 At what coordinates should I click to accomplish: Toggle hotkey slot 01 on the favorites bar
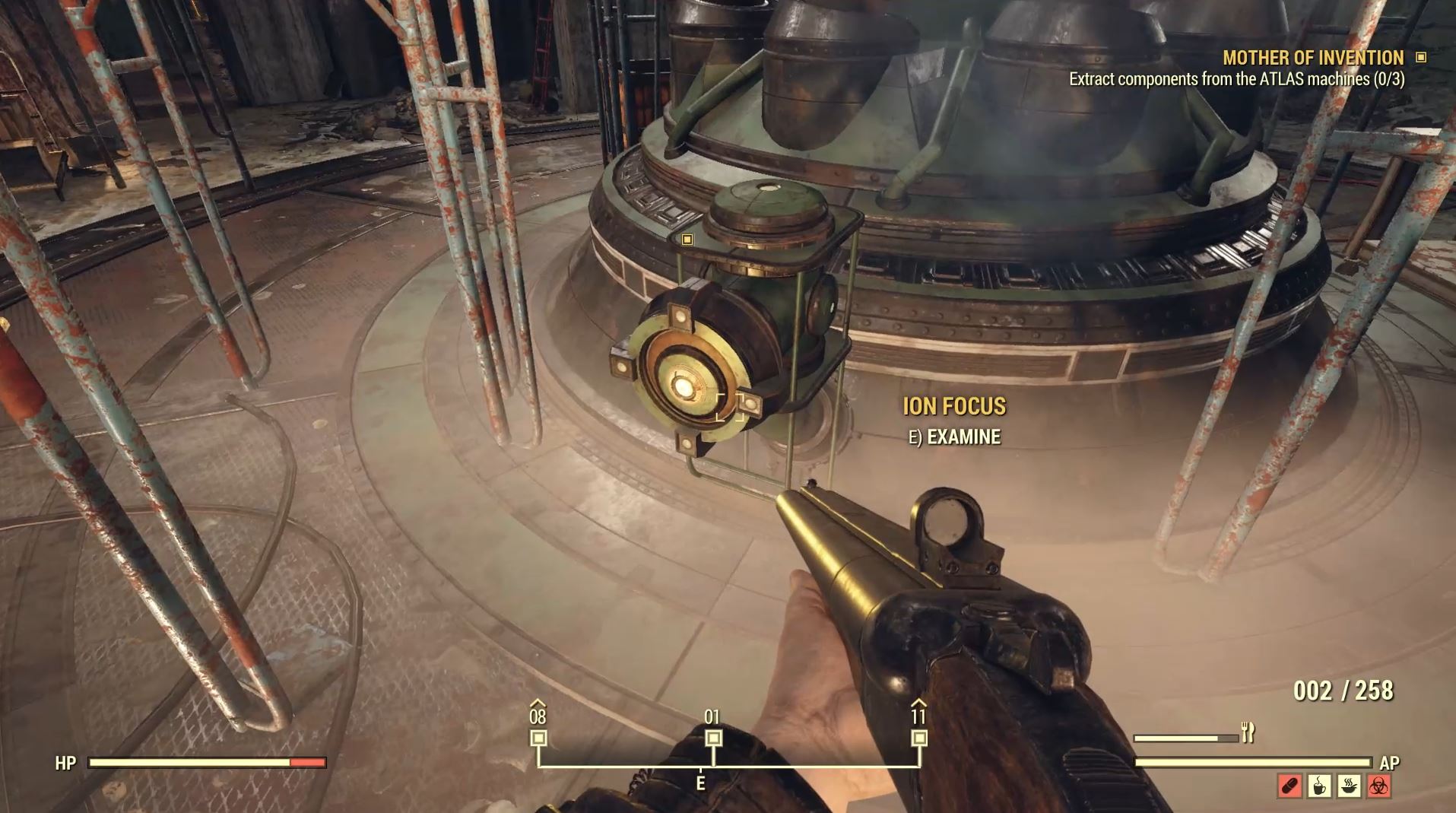pos(713,736)
